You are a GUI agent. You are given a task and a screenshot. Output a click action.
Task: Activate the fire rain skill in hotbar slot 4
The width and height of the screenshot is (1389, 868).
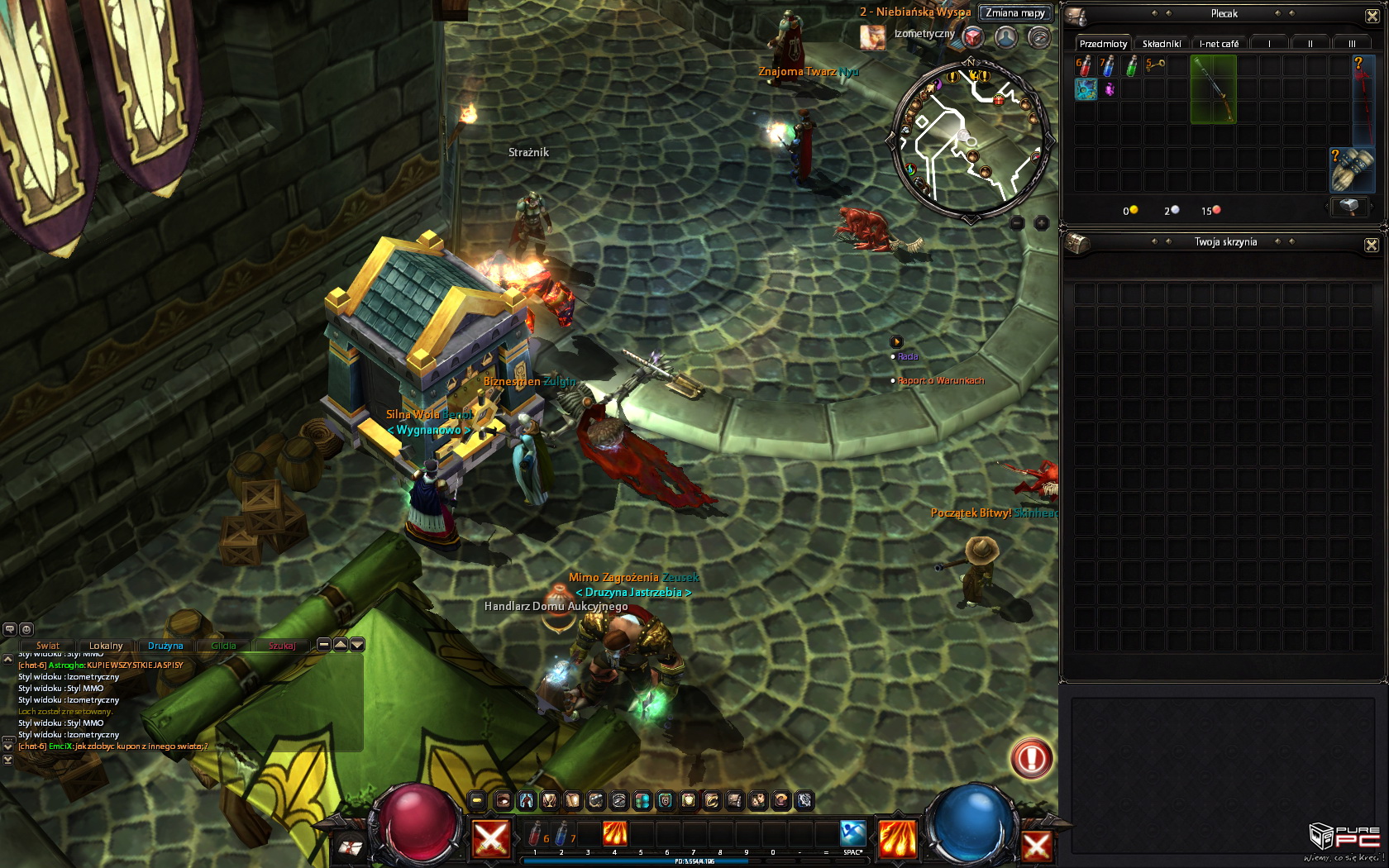point(614,834)
